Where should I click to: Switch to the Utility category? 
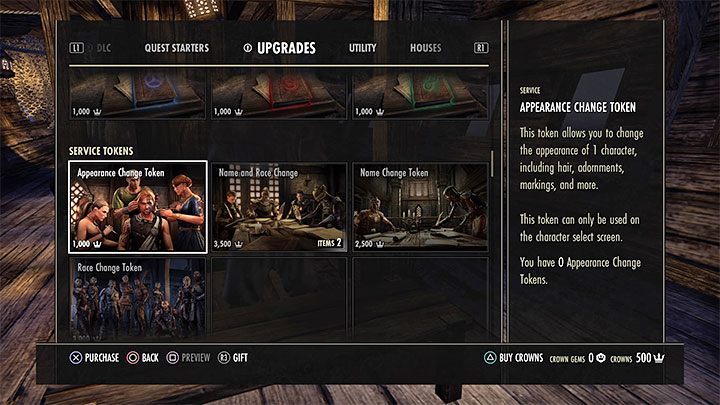pos(362,48)
